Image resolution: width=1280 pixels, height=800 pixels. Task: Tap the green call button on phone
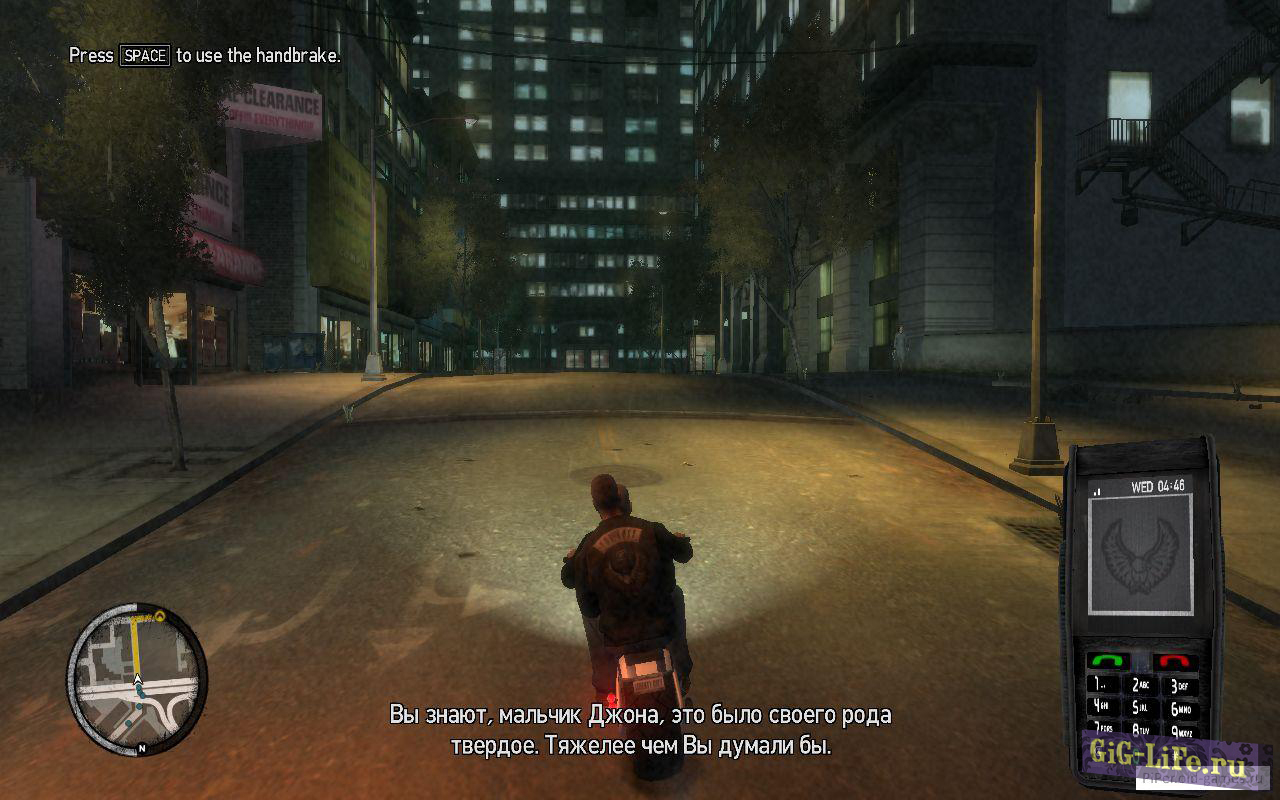[x=1107, y=660]
